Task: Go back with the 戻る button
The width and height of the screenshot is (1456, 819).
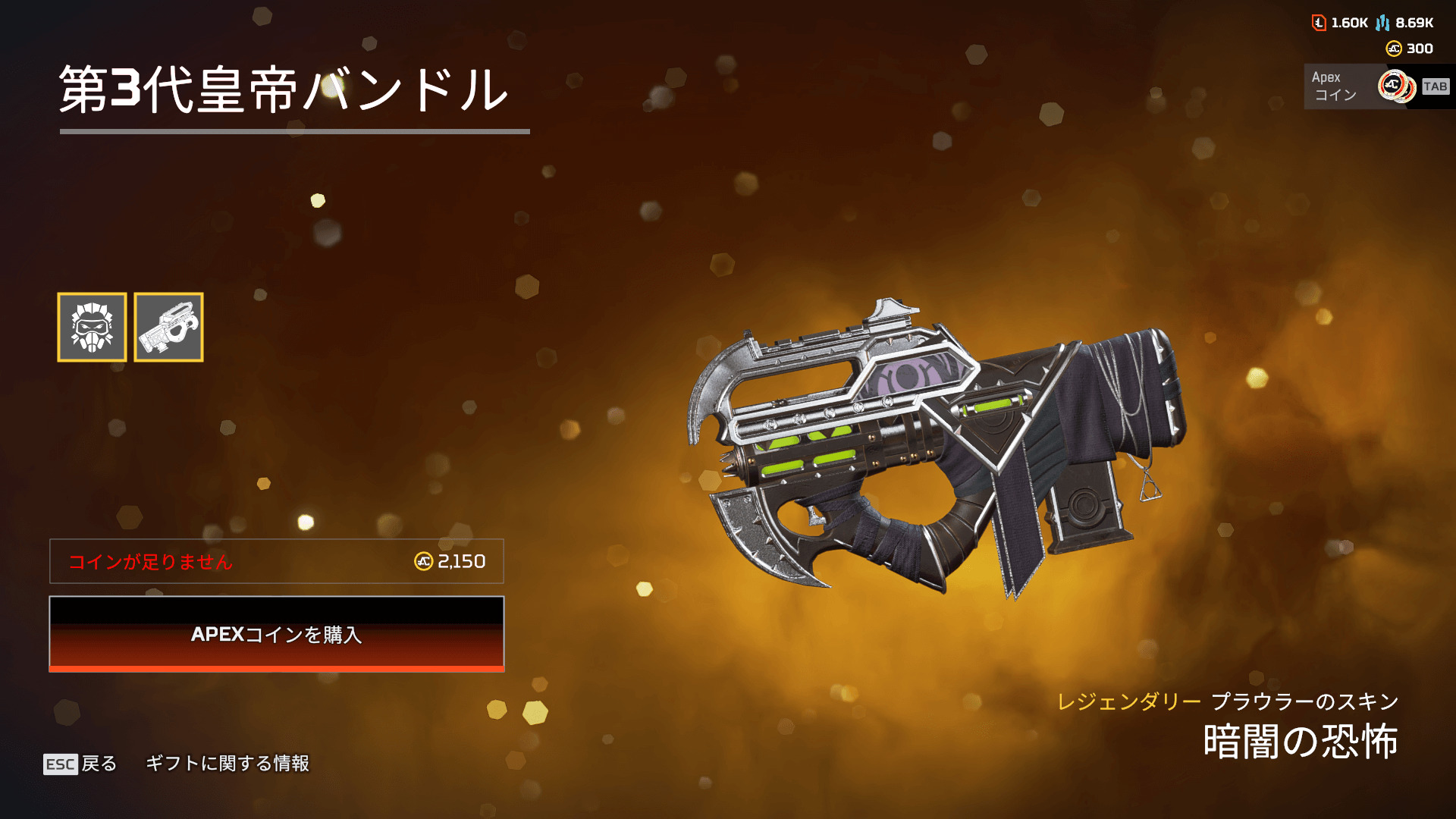Action: (x=80, y=764)
